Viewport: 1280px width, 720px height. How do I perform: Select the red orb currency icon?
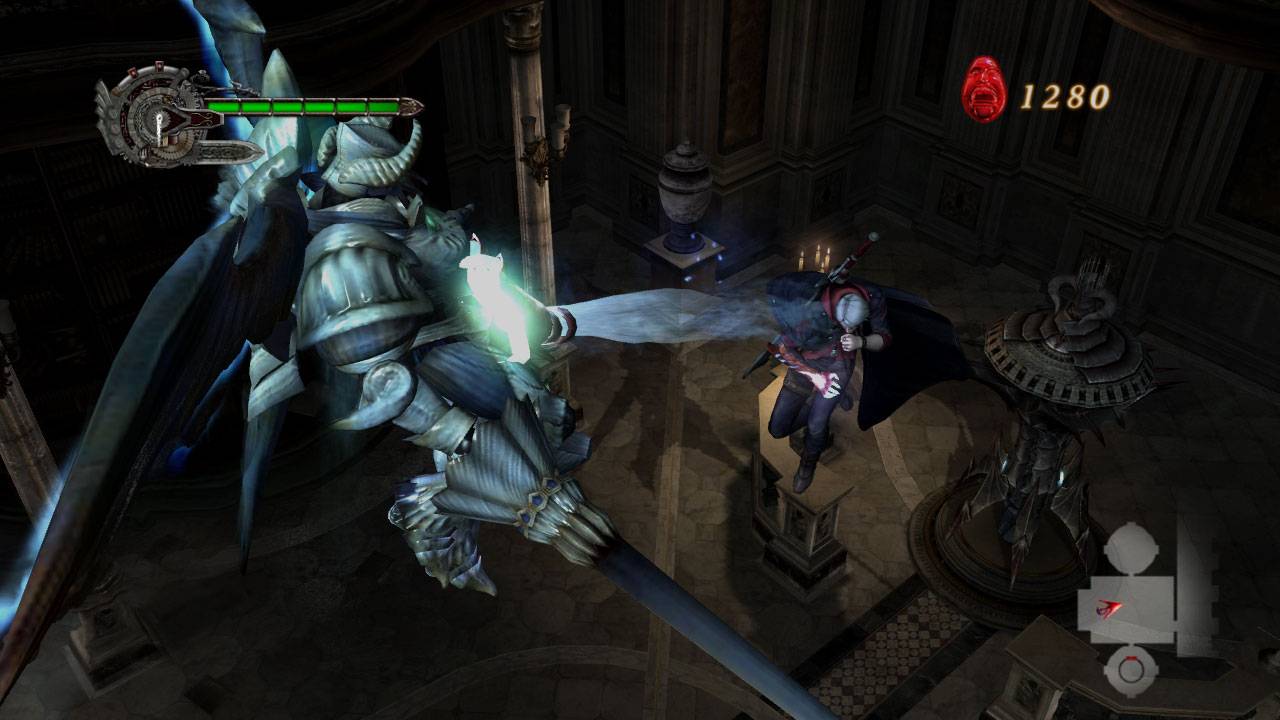click(983, 90)
